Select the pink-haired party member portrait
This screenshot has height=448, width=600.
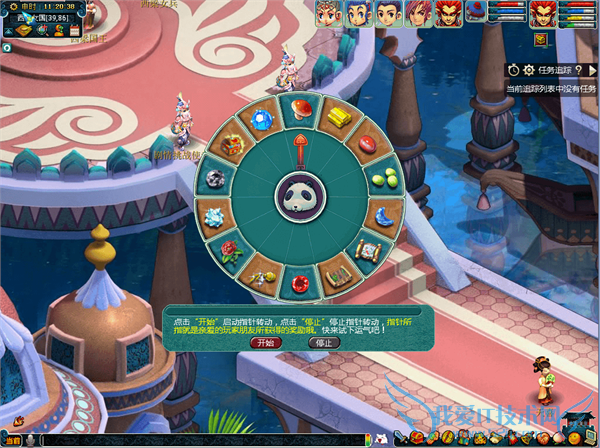tap(418, 12)
